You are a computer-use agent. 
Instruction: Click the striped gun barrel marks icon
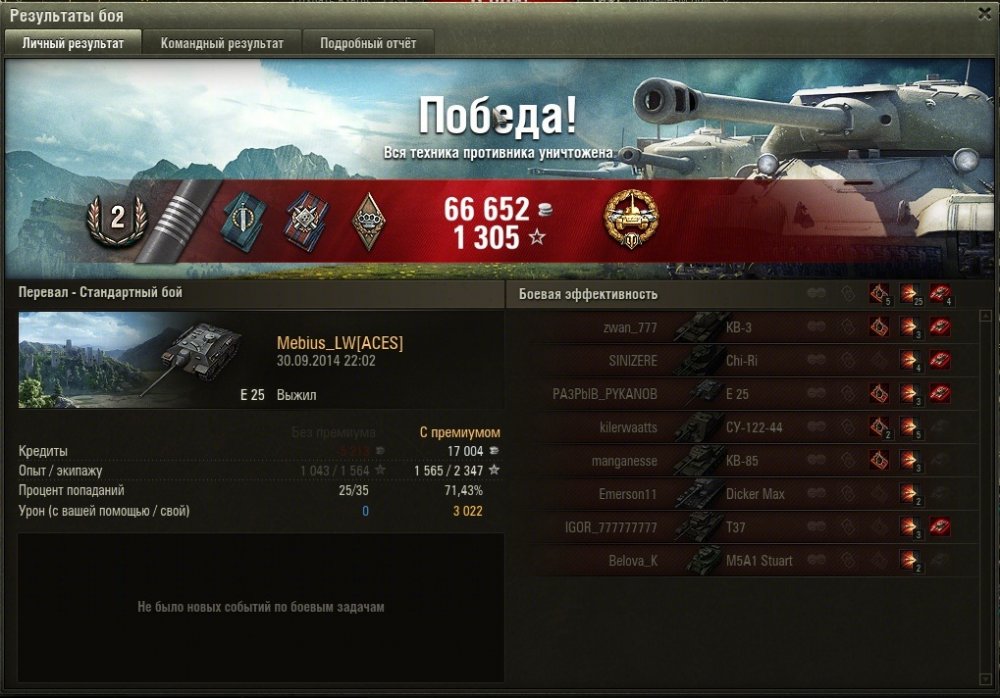tap(170, 221)
